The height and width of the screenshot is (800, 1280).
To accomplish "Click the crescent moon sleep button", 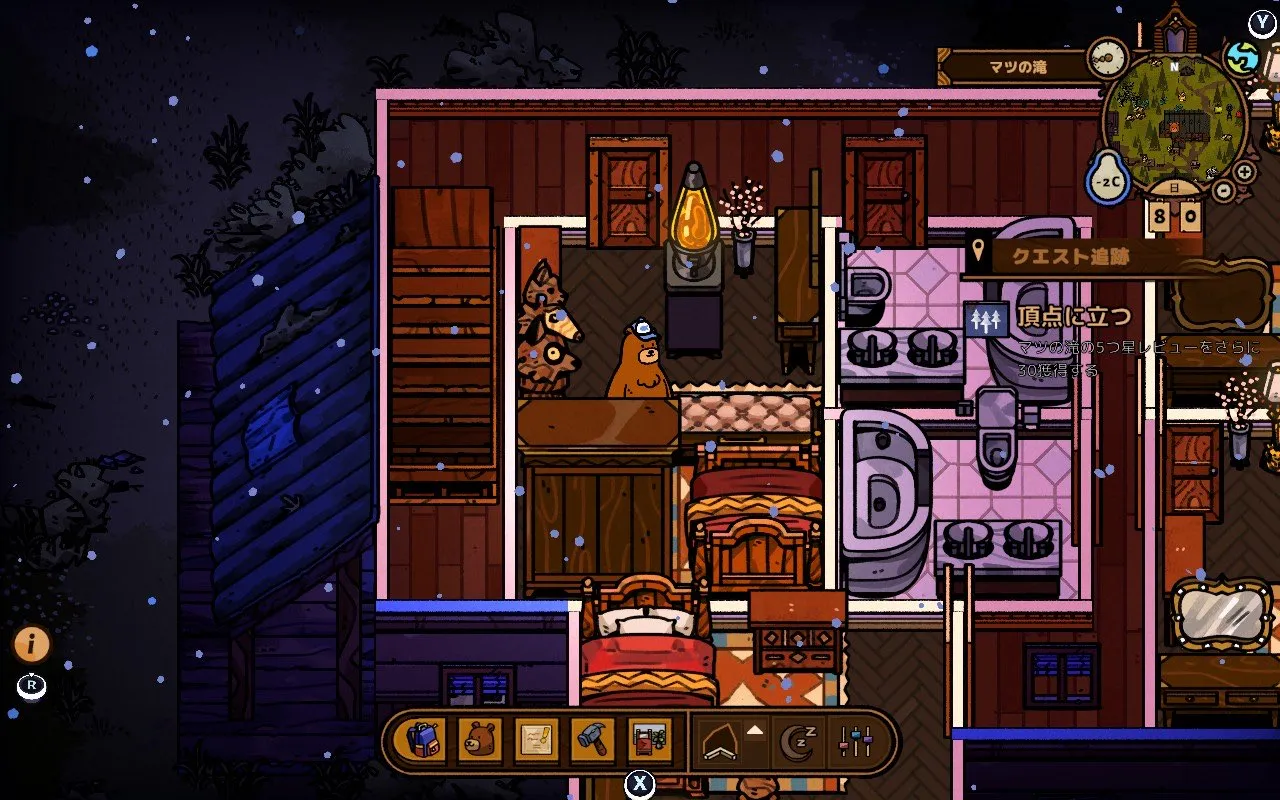I will (x=798, y=742).
